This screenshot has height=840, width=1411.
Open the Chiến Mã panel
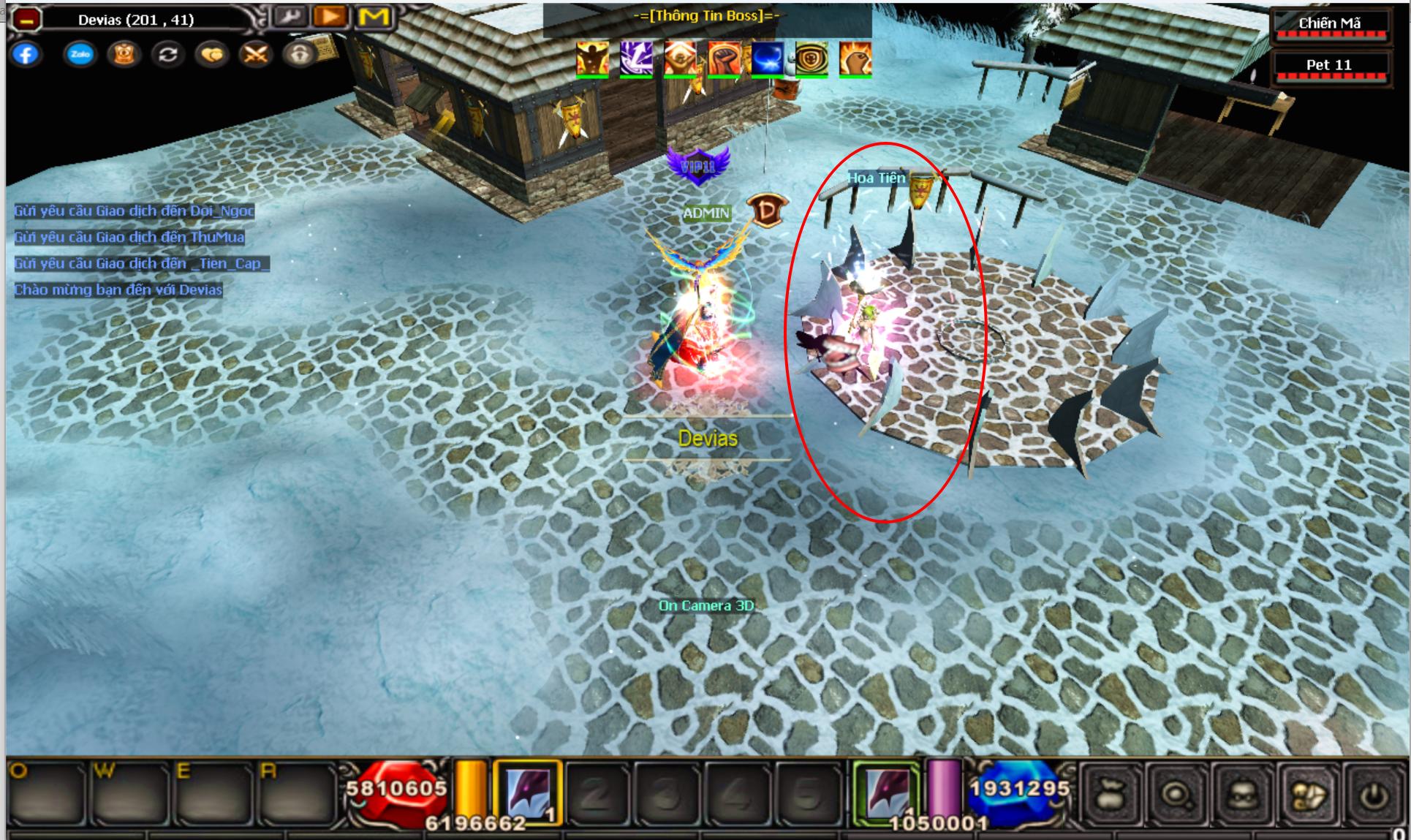(1329, 24)
